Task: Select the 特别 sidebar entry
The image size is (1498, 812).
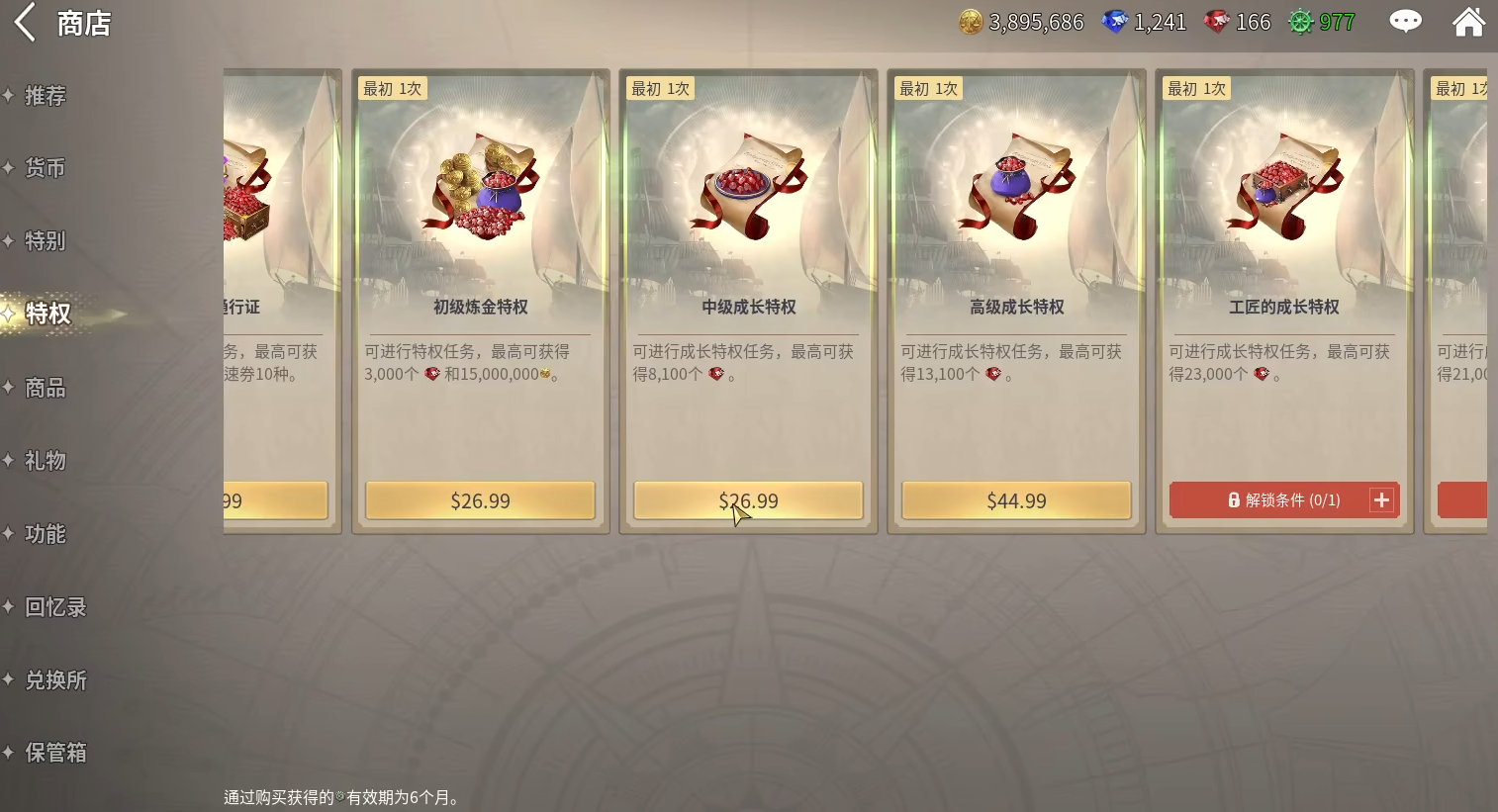Action: point(44,240)
